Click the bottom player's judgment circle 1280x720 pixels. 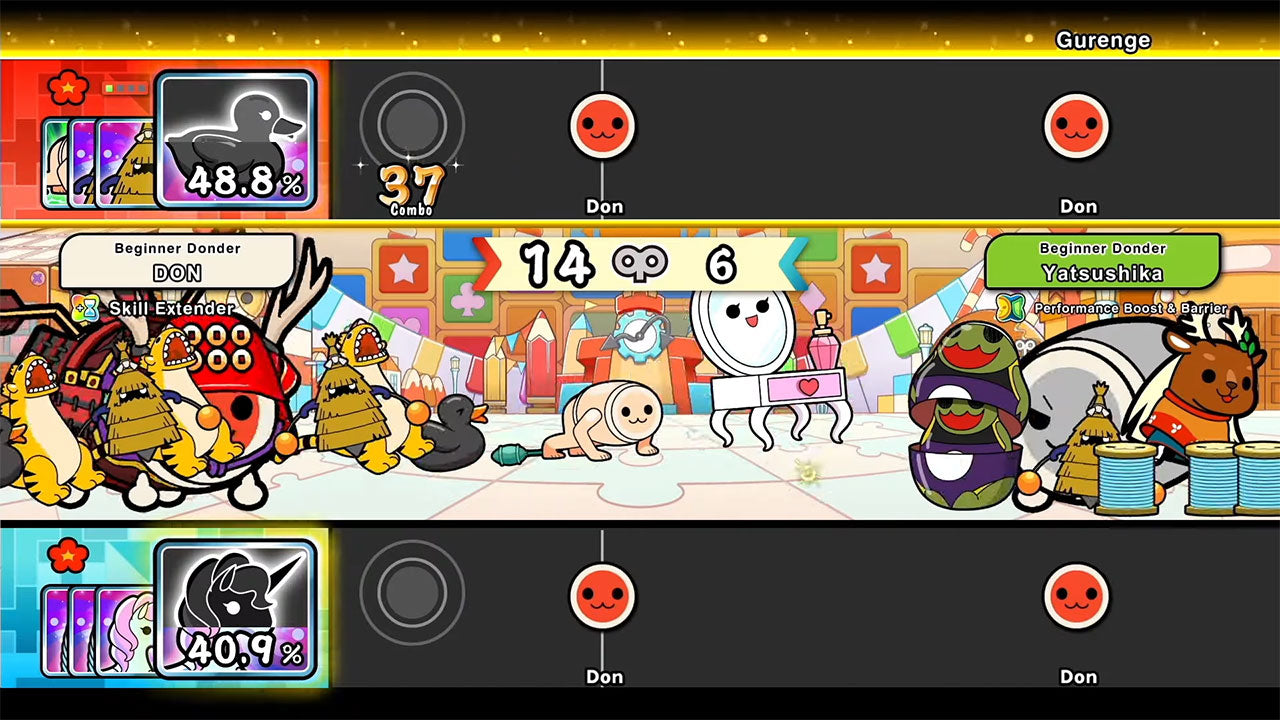(410, 592)
